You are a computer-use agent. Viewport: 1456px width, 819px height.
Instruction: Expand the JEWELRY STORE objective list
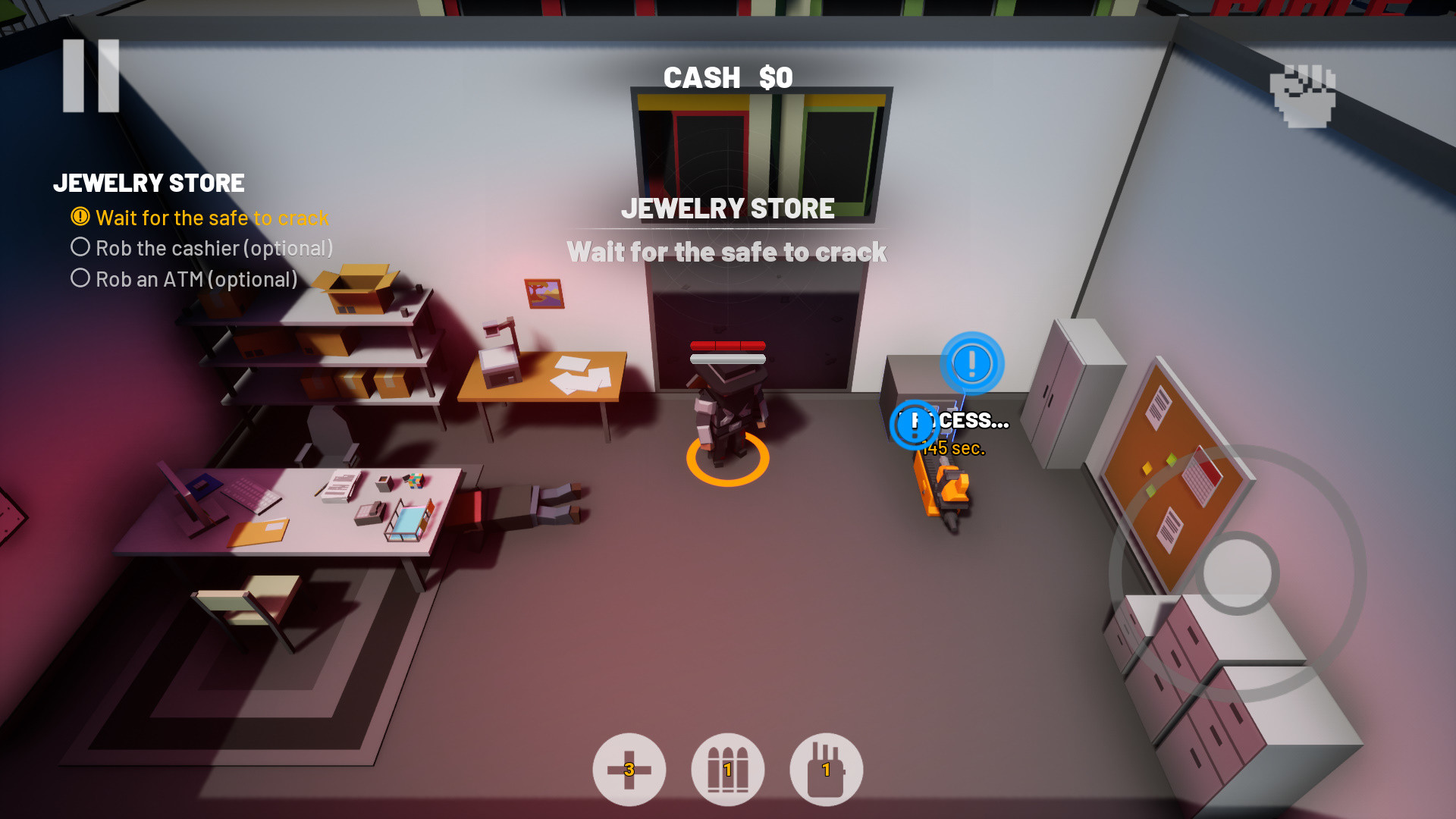(149, 183)
